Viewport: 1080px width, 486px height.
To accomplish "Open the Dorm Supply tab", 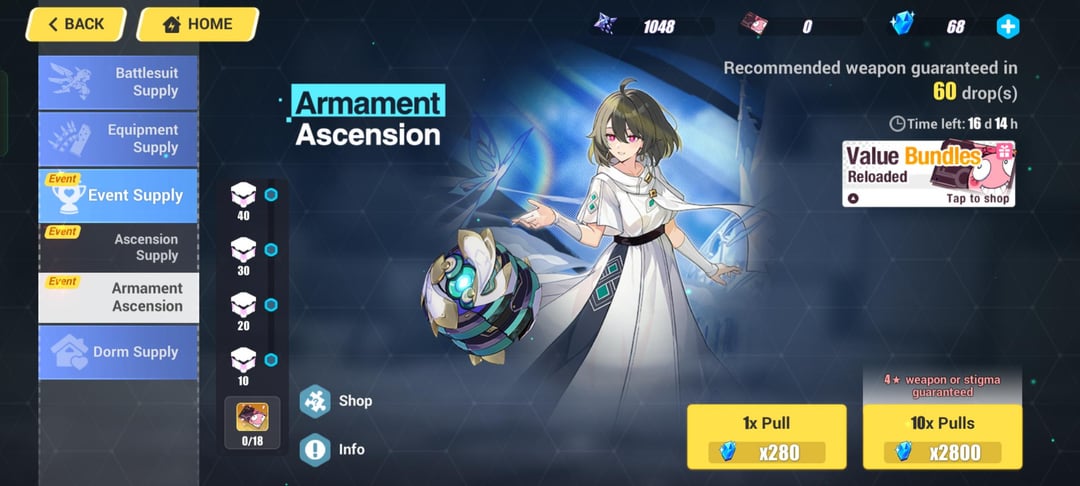I will [118, 352].
